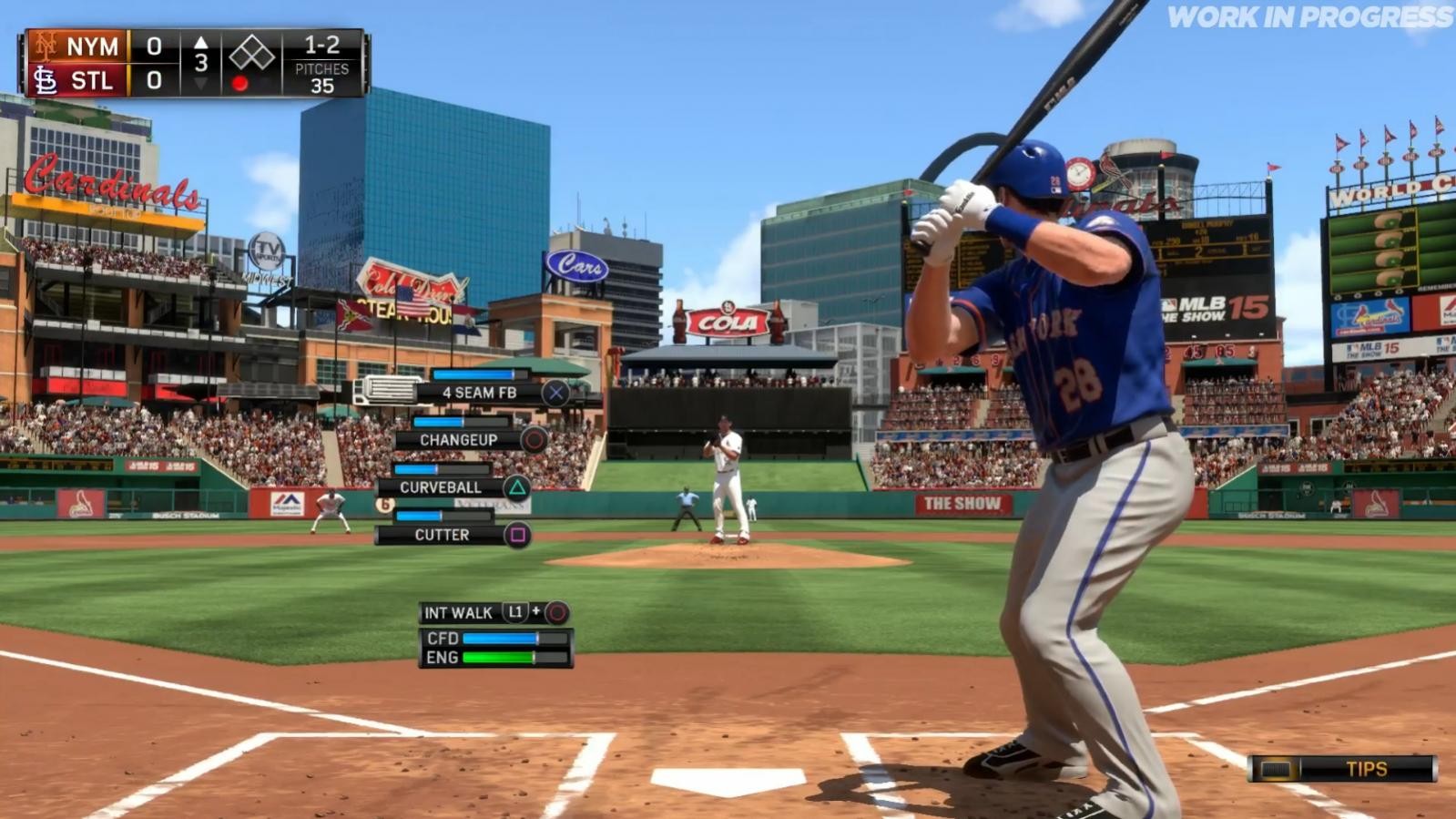Click the pitch count display showing 35
Image resolution: width=1456 pixels, height=819 pixels.
click(321, 83)
